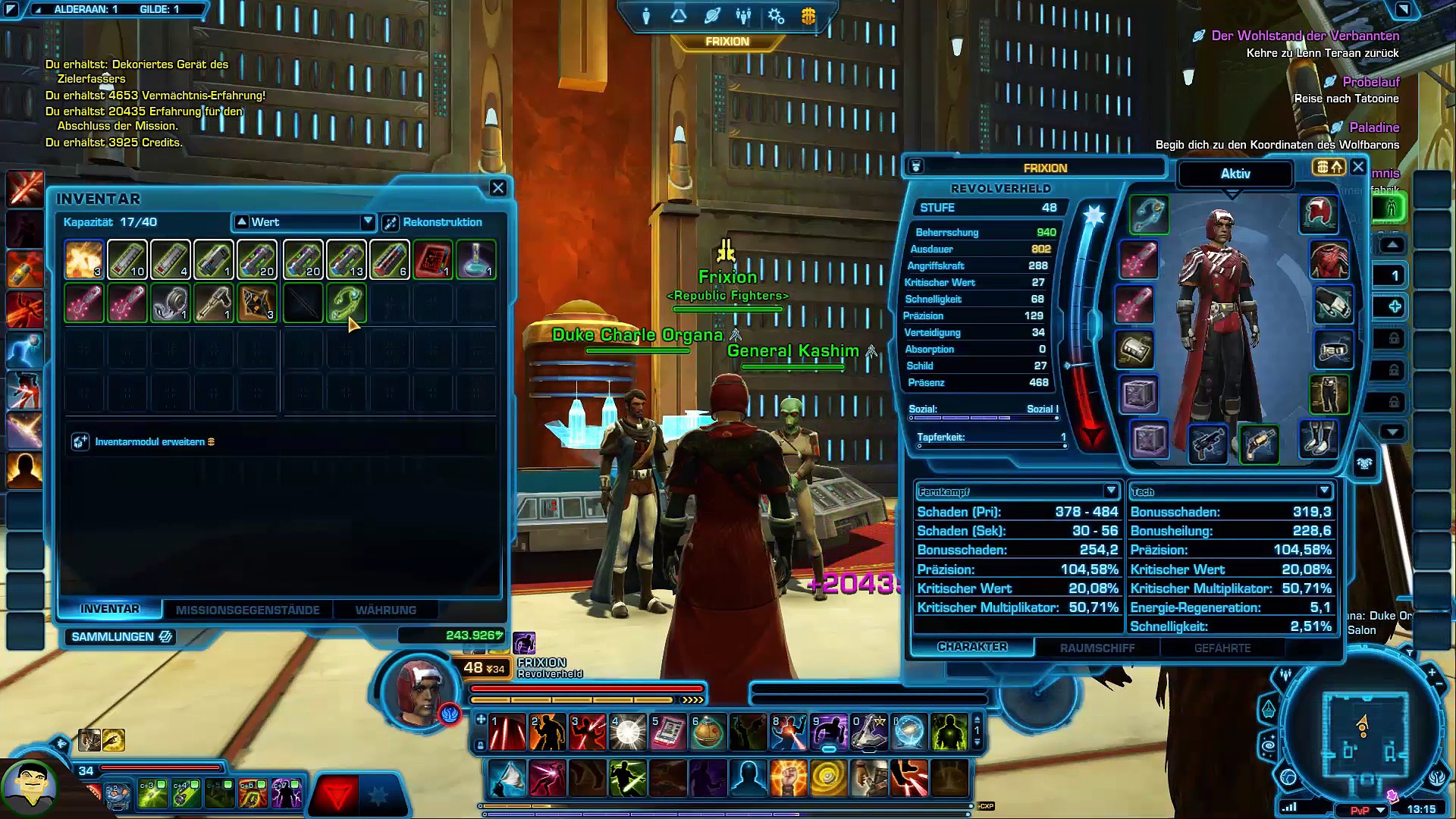Select the equipped boots slot
The image size is (1456, 819).
1319,440
